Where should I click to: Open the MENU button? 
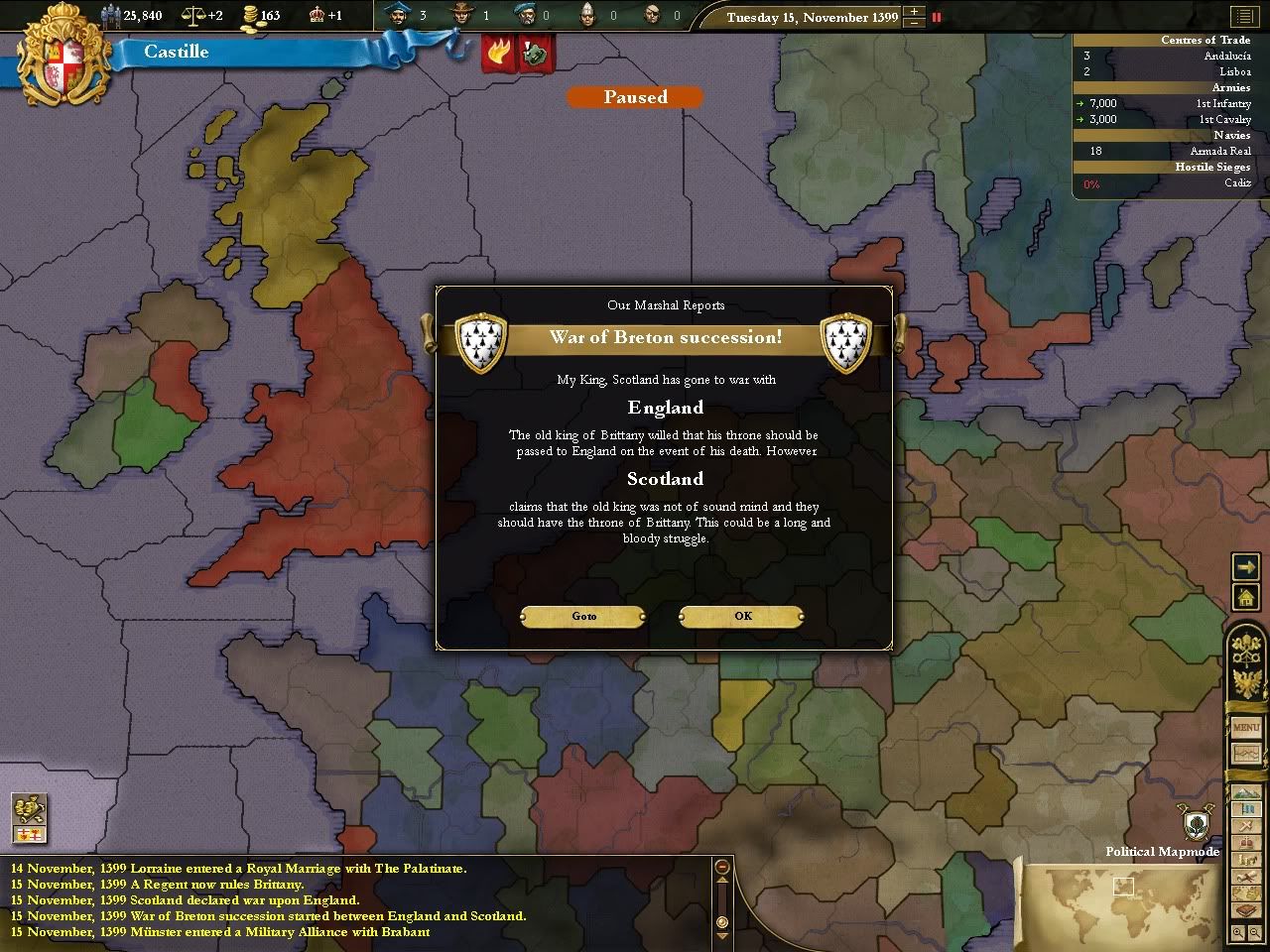click(1246, 728)
